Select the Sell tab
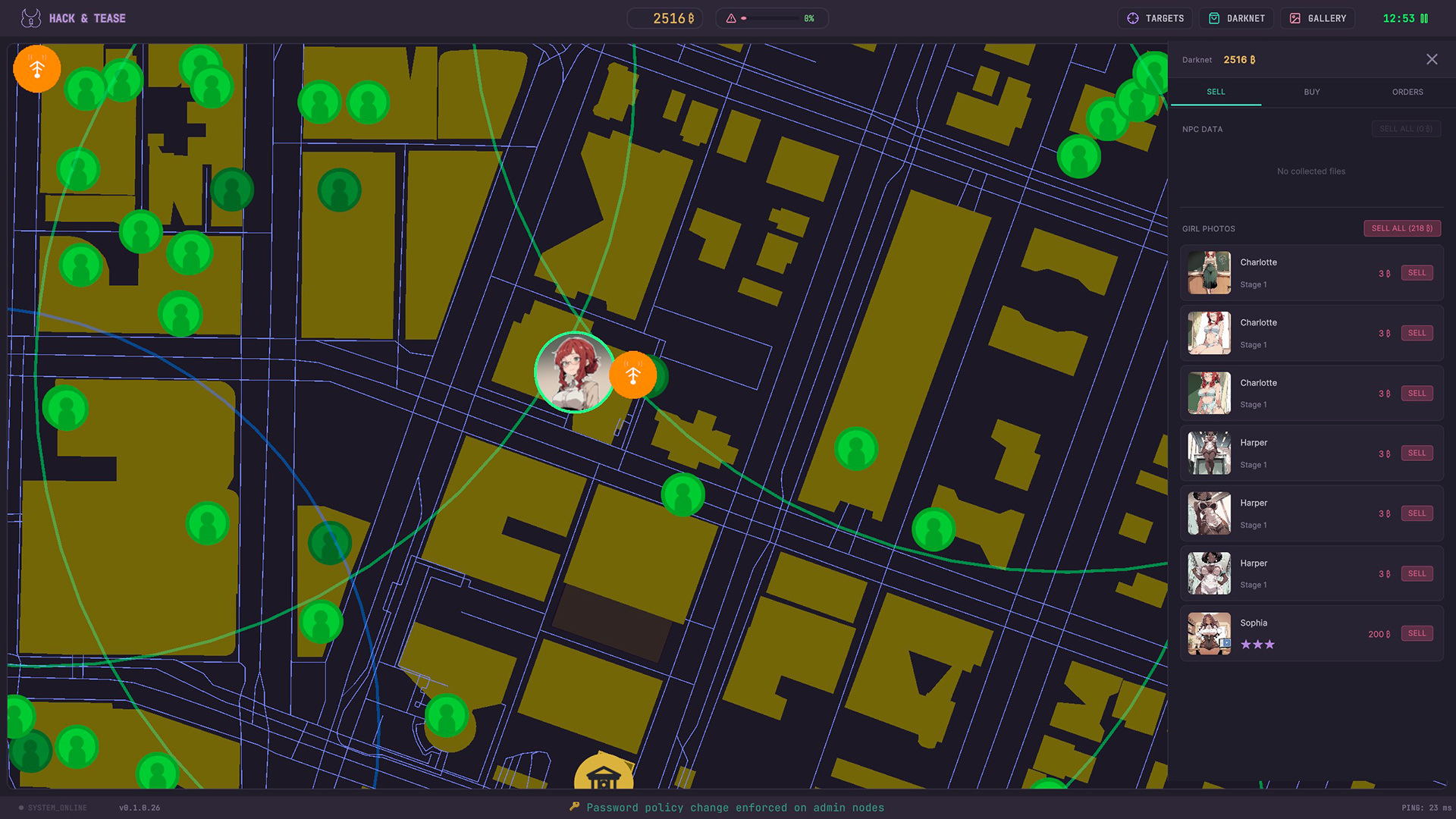Image resolution: width=1456 pixels, height=819 pixels. pos(1216,92)
